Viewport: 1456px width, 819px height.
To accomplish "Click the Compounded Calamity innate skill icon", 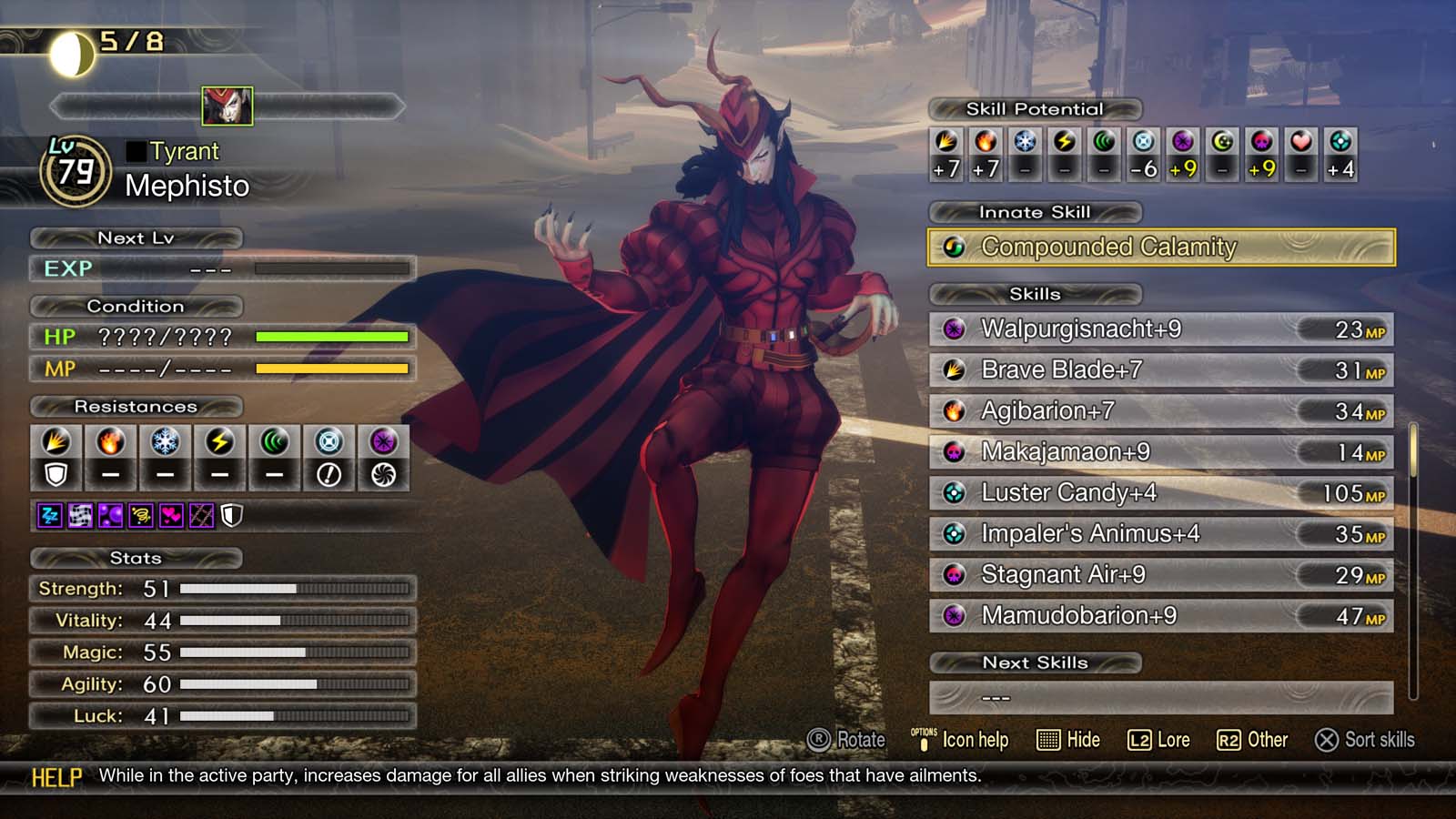I will tap(955, 247).
